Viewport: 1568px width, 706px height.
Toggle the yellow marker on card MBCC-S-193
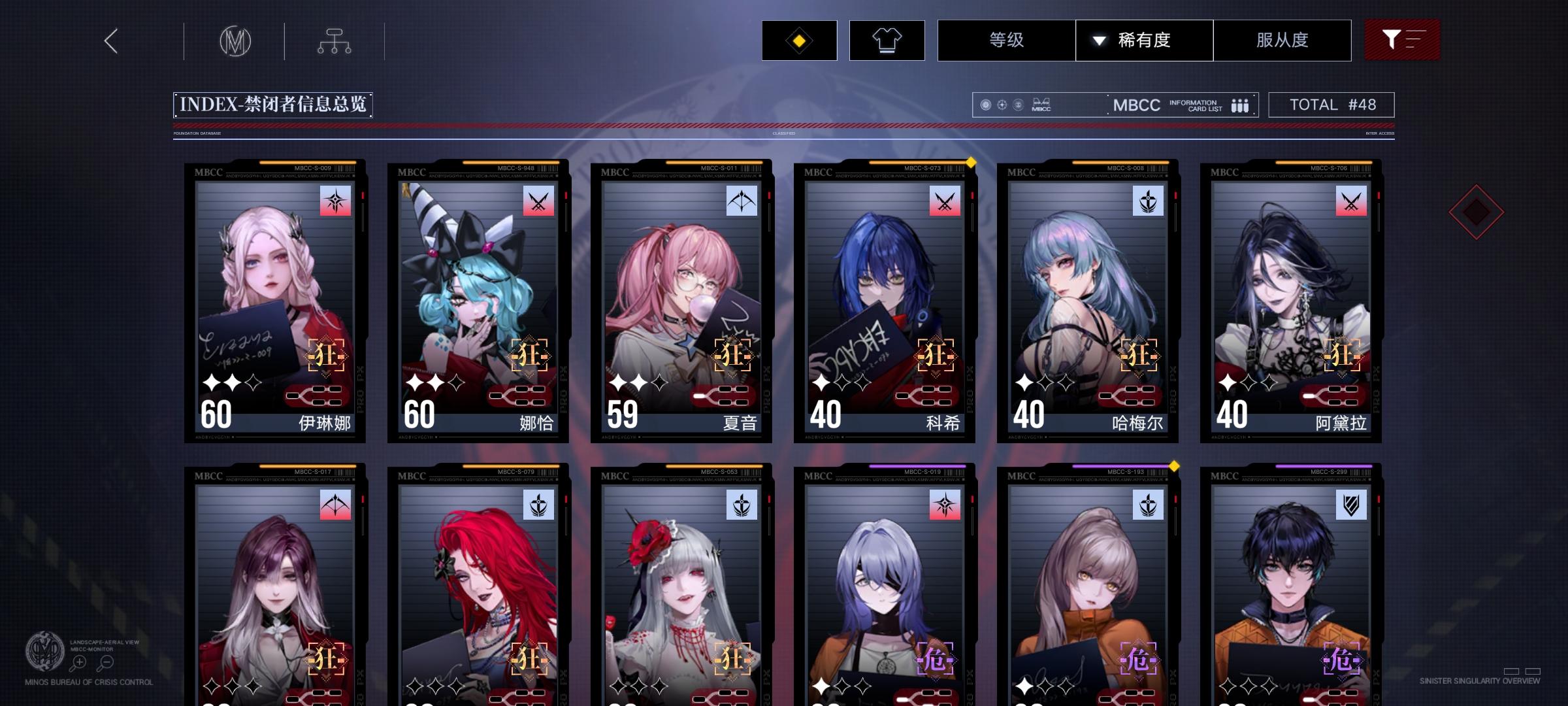[x=1174, y=466]
